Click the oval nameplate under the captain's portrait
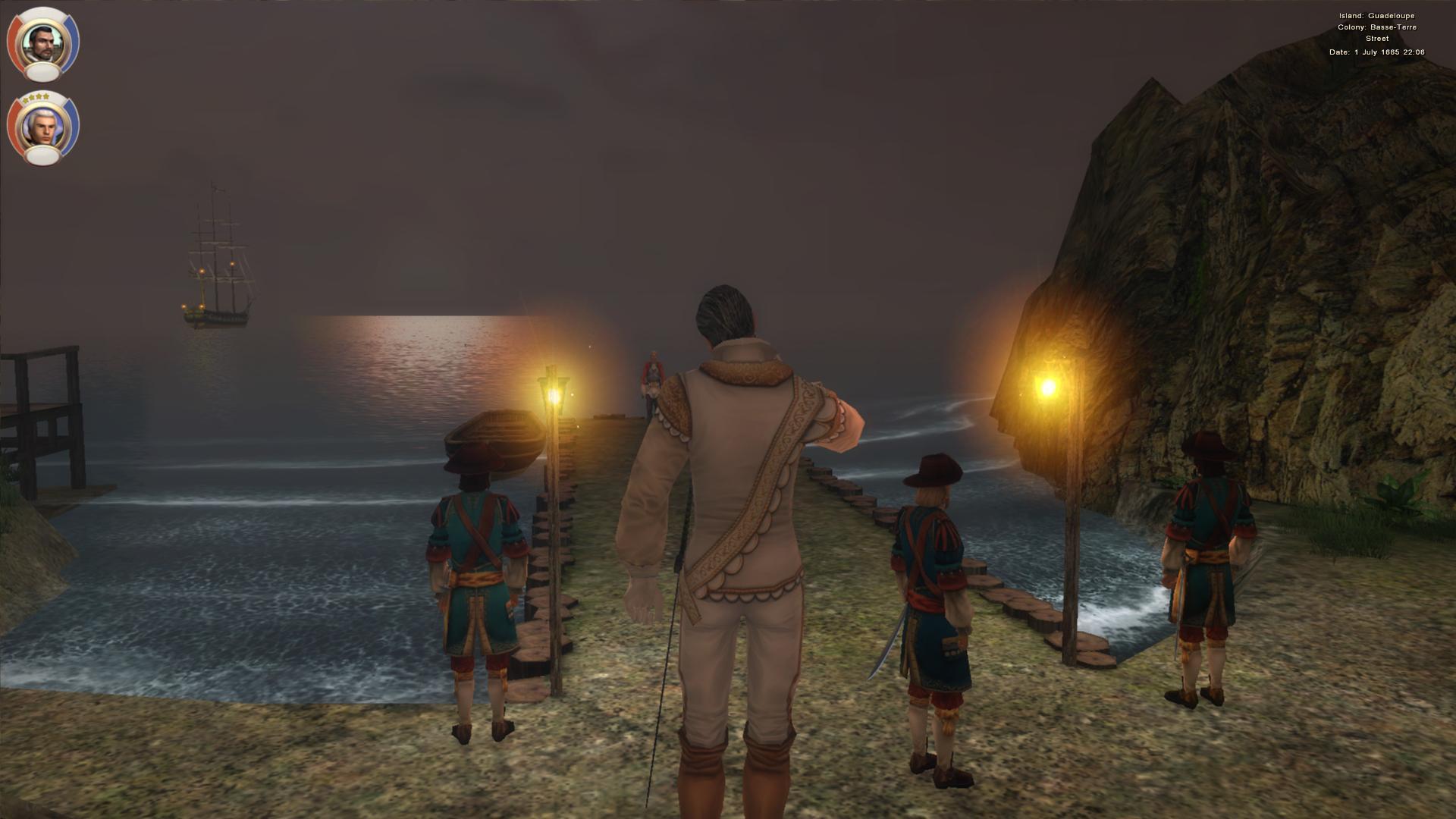The width and height of the screenshot is (1456, 819). point(43,72)
